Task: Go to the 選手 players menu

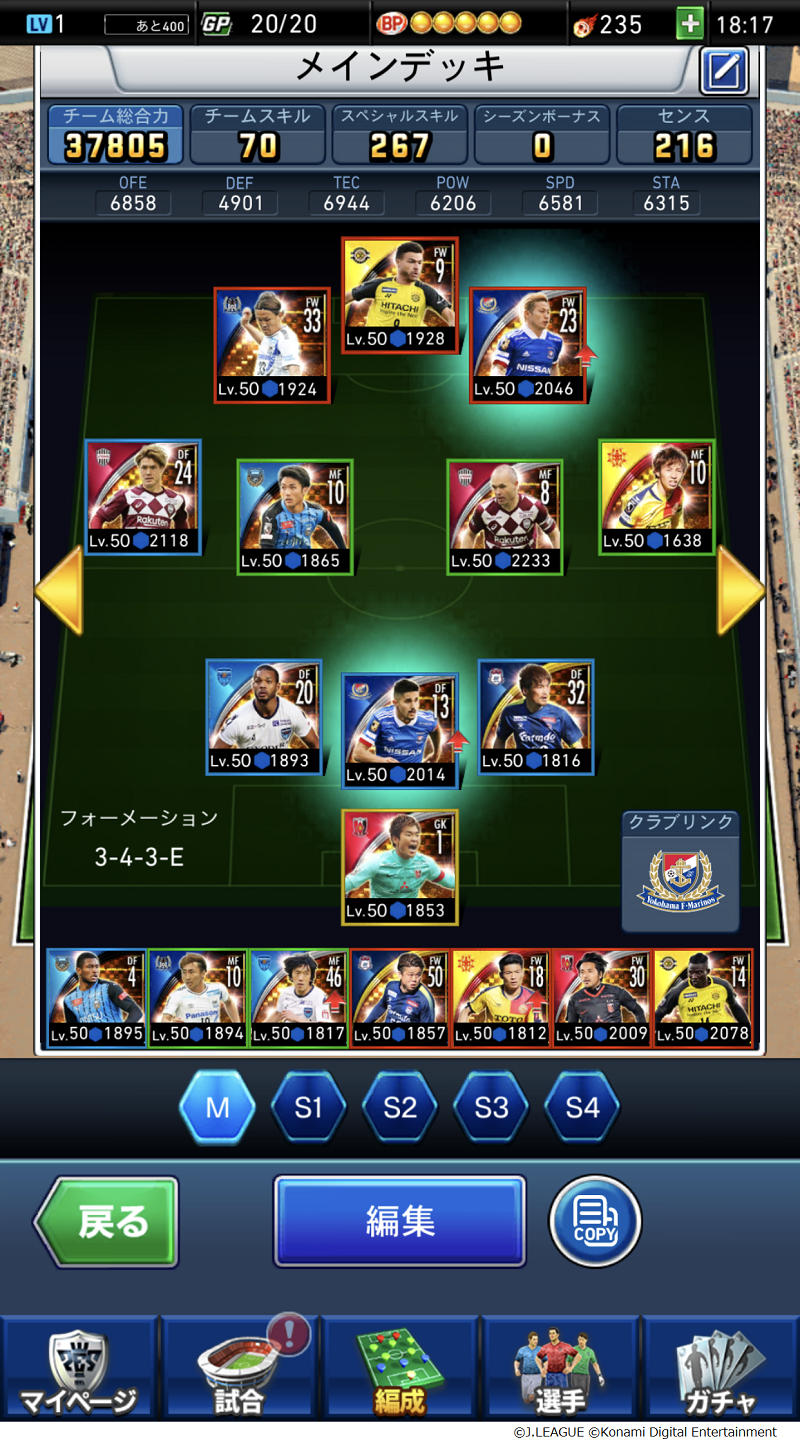Action: [560, 1370]
